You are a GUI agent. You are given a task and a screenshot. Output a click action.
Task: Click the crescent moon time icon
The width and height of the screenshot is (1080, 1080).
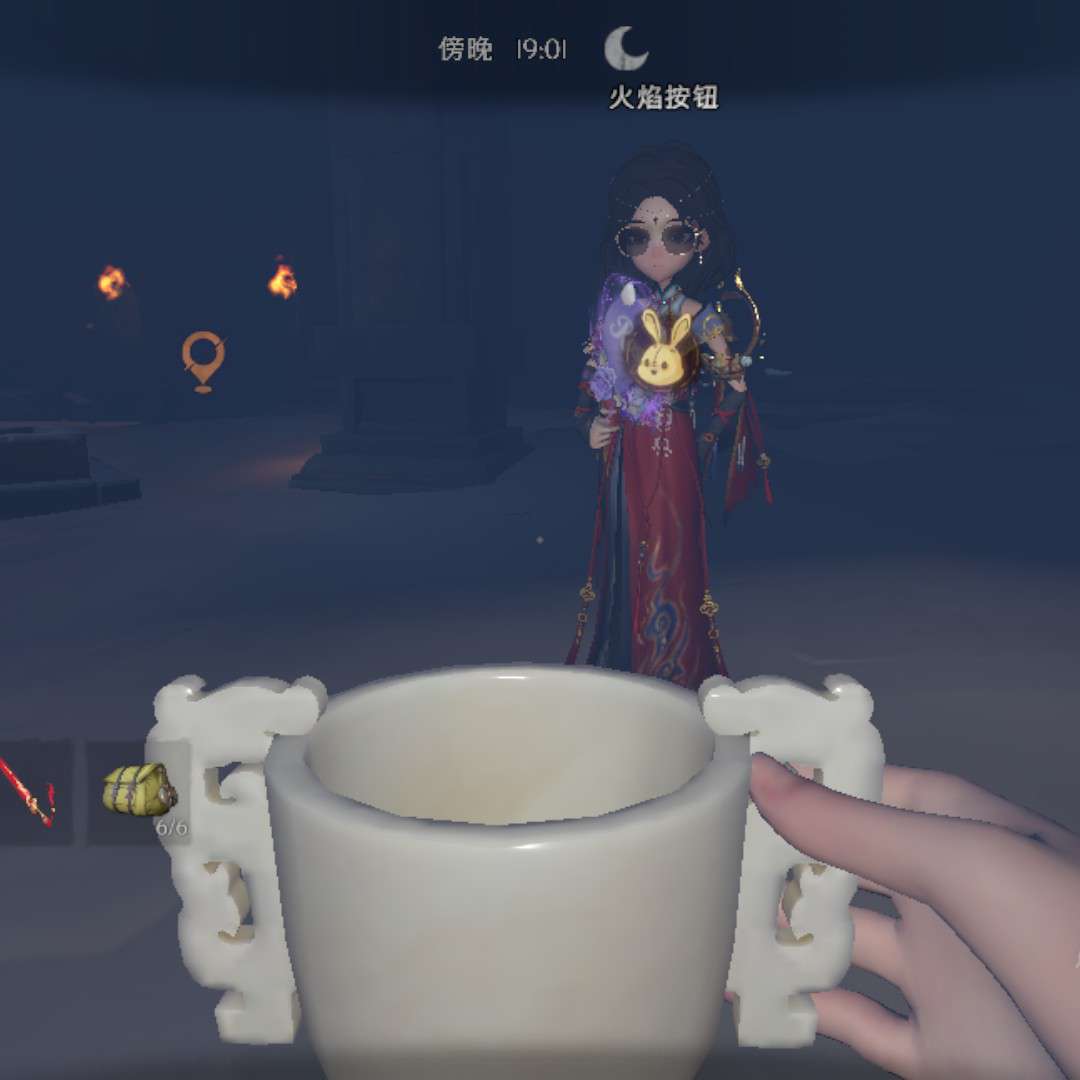[x=626, y=48]
